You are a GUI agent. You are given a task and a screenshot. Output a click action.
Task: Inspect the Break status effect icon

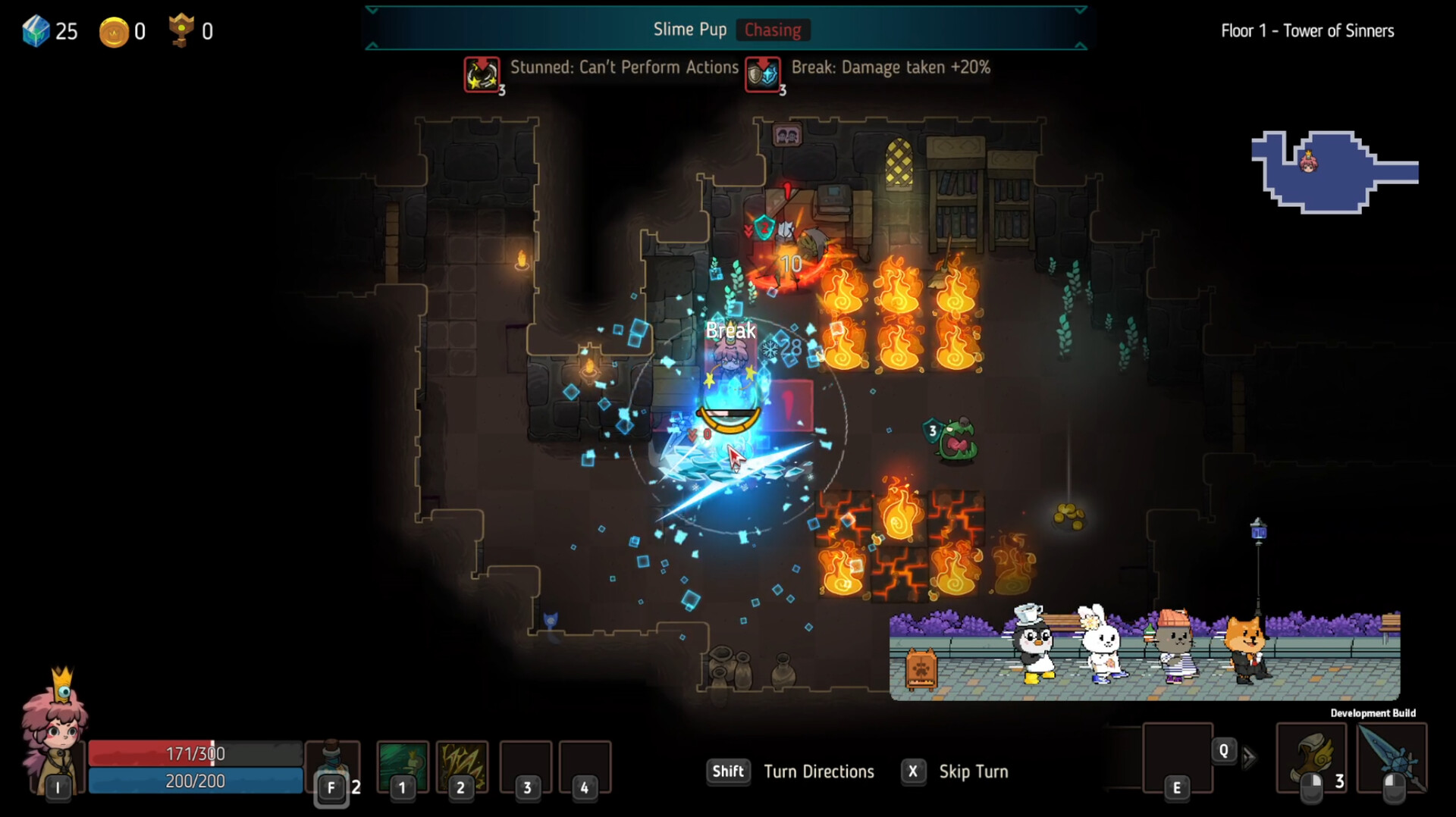[763, 74]
